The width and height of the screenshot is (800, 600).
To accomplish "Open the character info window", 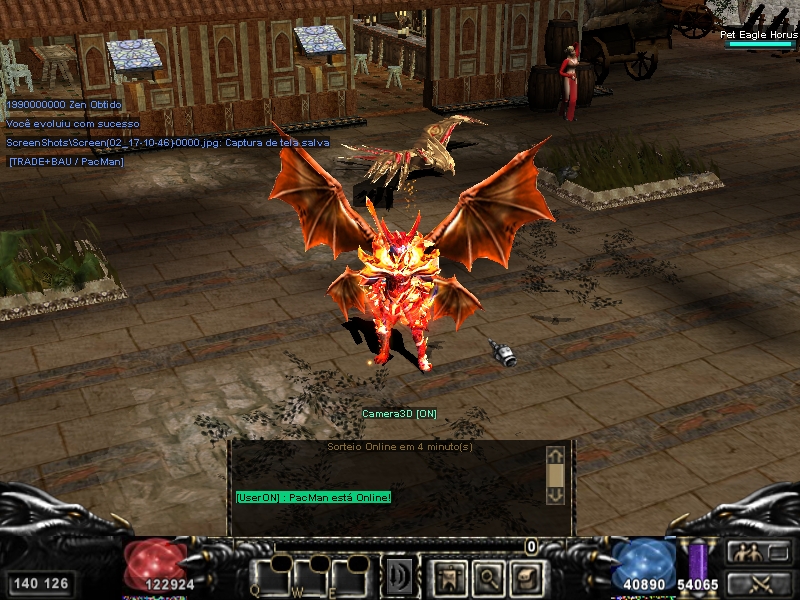I will pos(449,577).
